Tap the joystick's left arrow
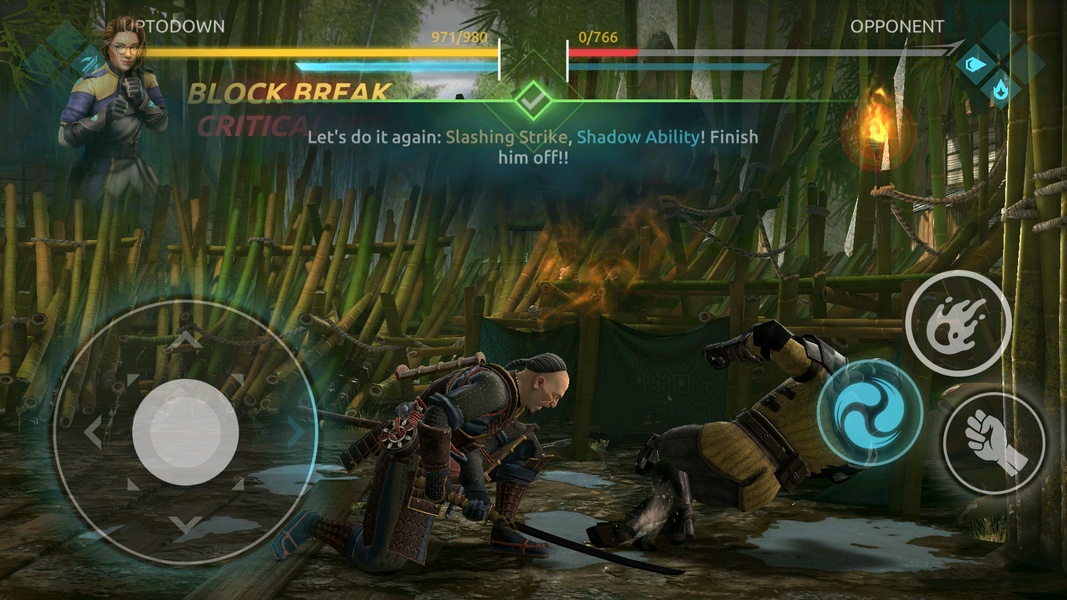Viewport: 1067px width, 600px height. click(x=93, y=432)
